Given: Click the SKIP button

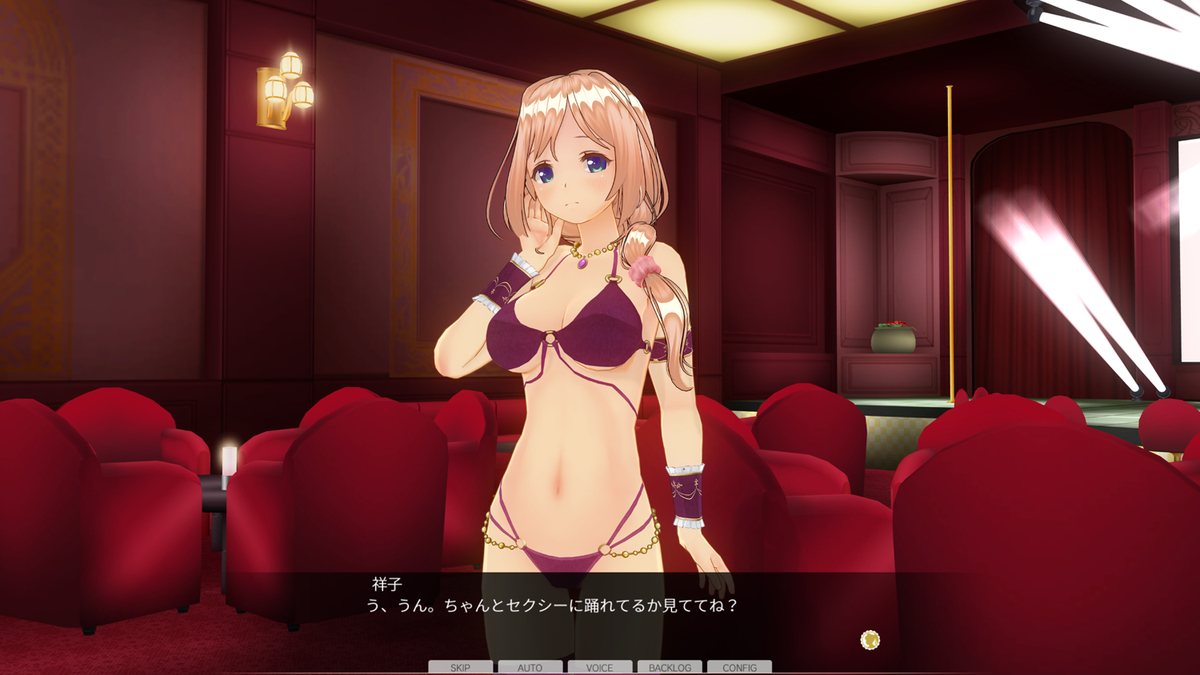Looking at the screenshot, I should point(460,667).
